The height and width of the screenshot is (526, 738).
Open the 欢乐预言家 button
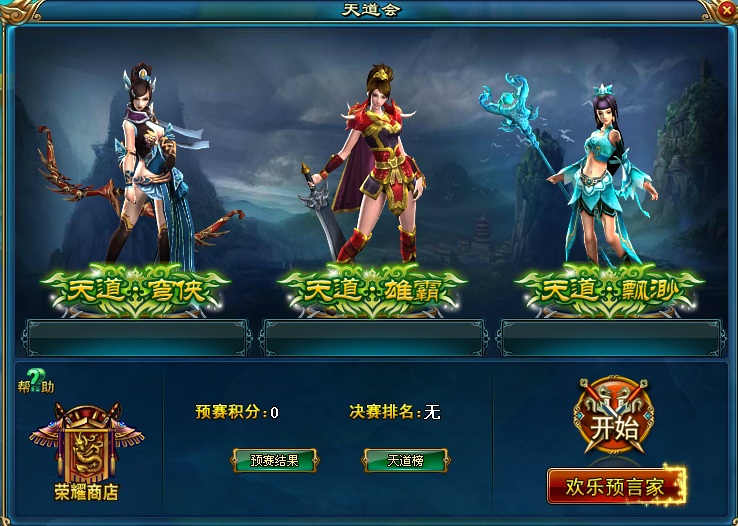point(614,487)
